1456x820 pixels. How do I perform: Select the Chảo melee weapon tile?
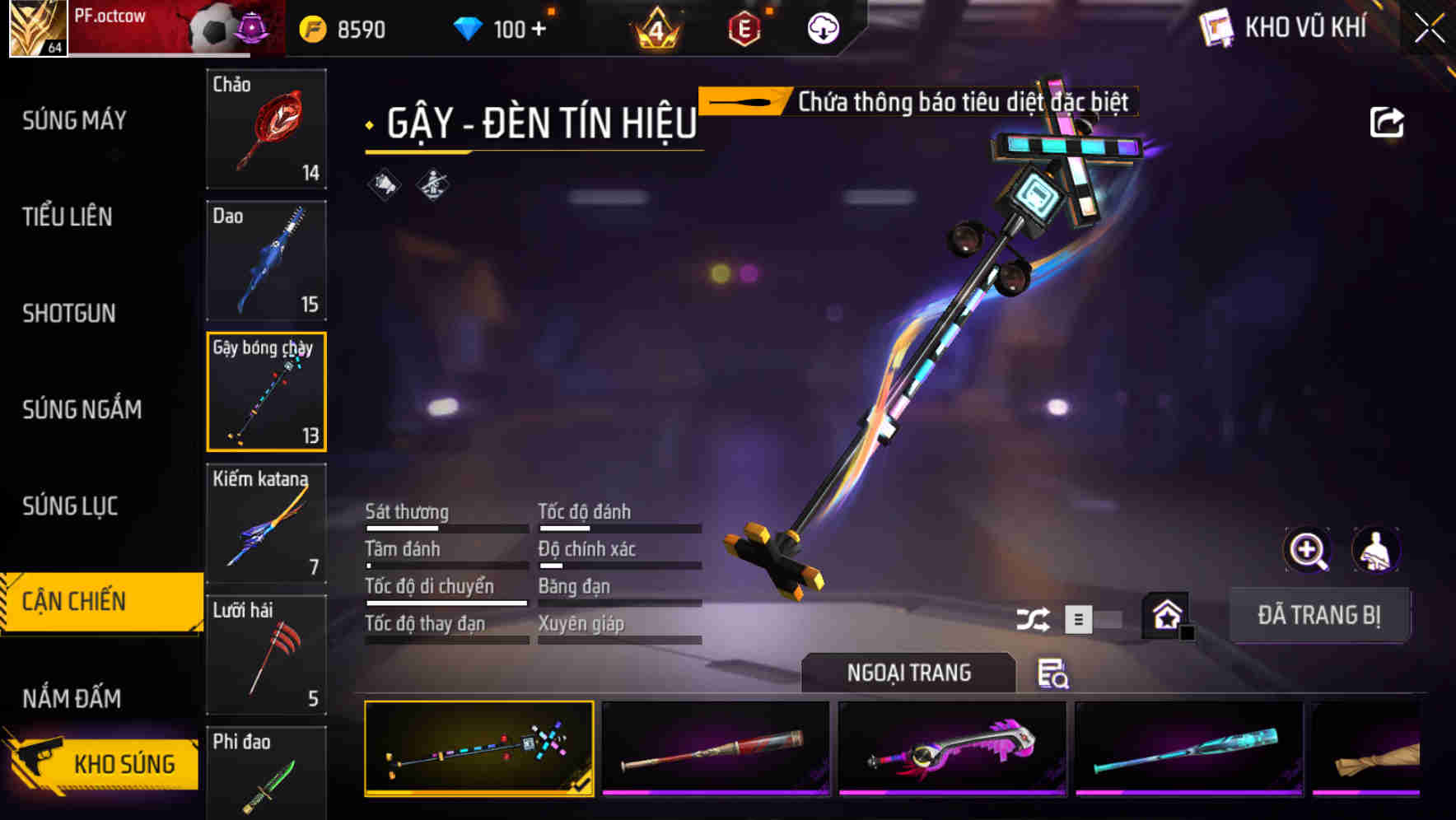coord(266,128)
